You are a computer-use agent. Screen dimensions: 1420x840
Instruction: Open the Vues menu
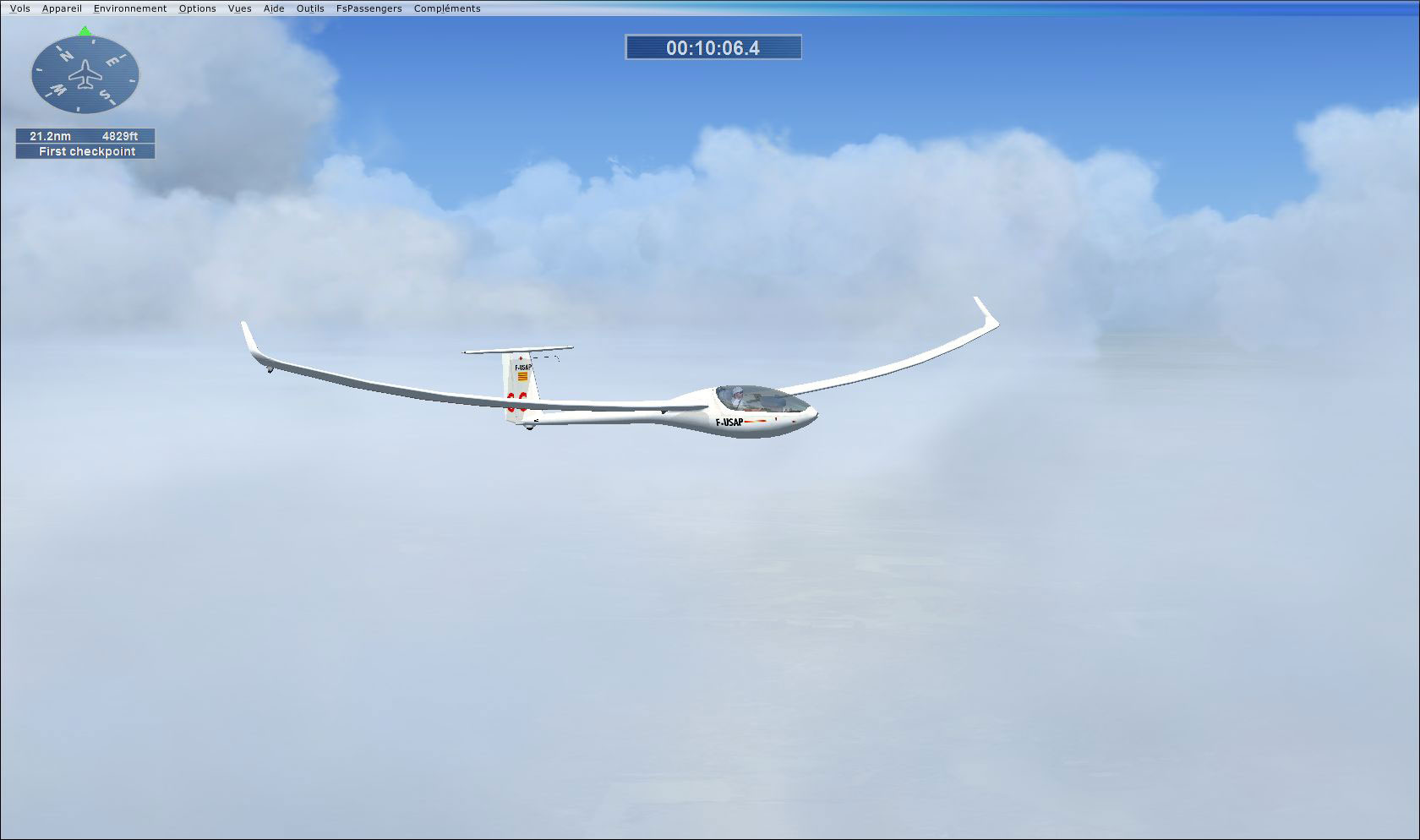239,8
